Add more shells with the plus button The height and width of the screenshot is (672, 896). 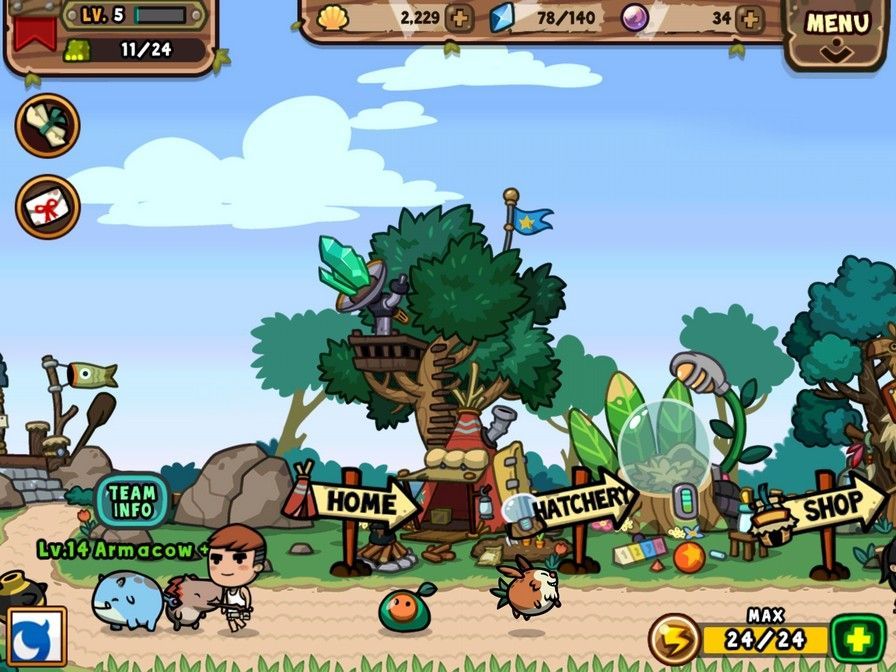pyautogui.click(x=460, y=18)
